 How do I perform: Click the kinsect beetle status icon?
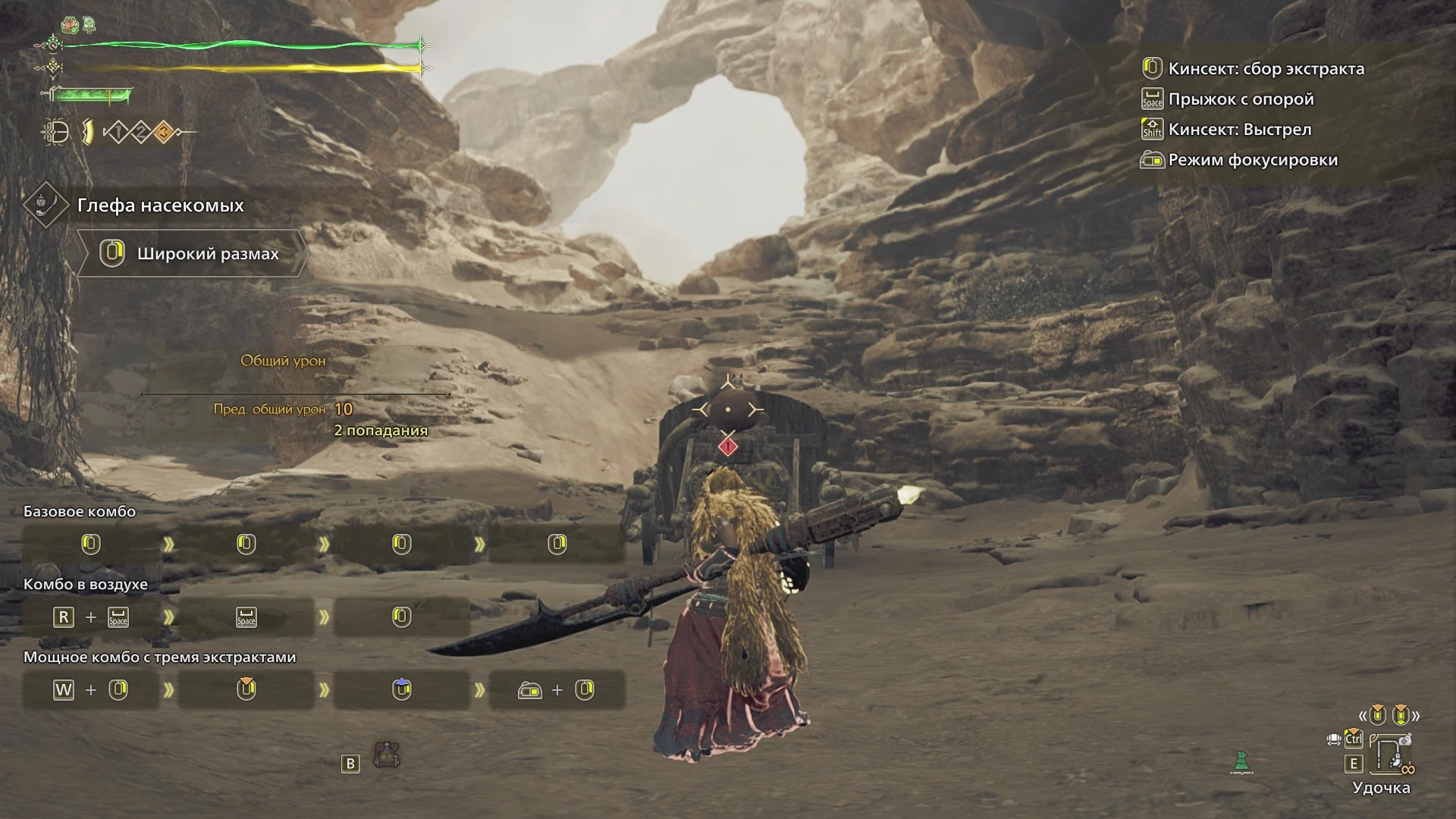click(x=56, y=133)
